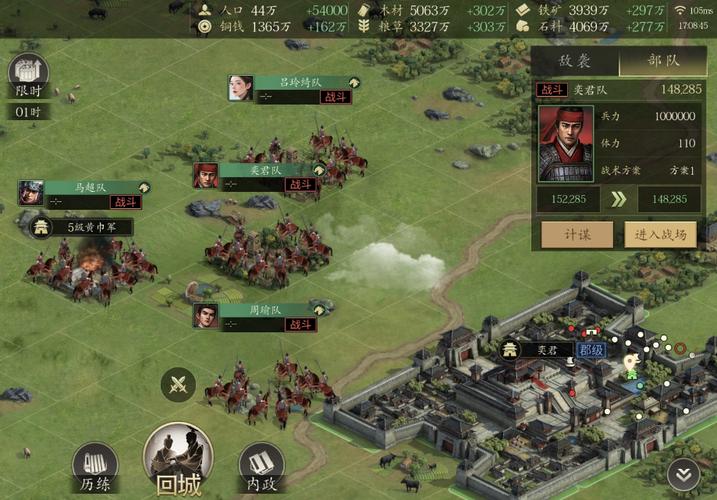The width and height of the screenshot is (717, 500).
Task: Switch to the 敌袭 tab
Action: click(x=574, y=60)
